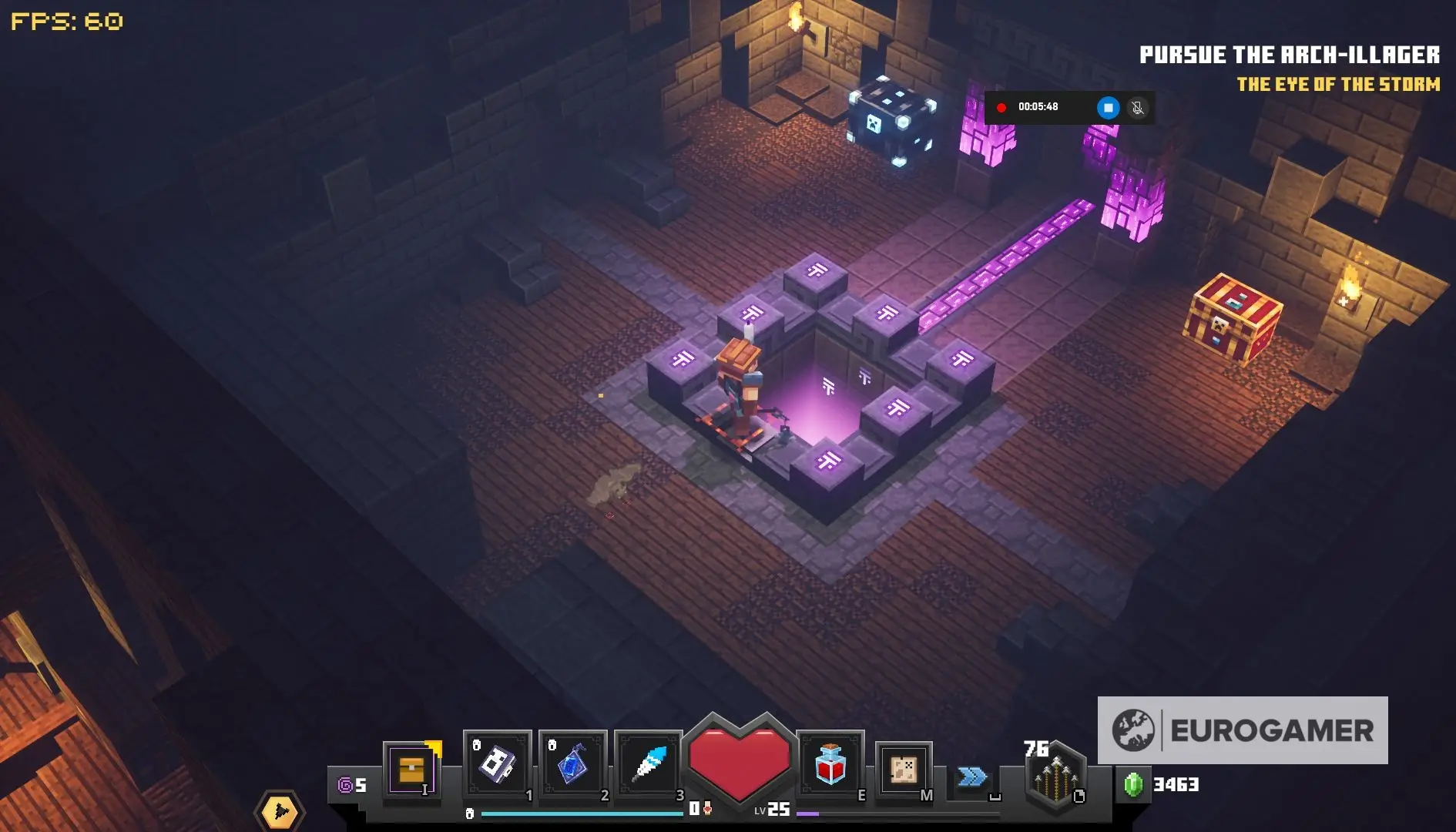The height and width of the screenshot is (832, 1456).
Task: Activate the blue feather artifact
Action: tap(648, 765)
